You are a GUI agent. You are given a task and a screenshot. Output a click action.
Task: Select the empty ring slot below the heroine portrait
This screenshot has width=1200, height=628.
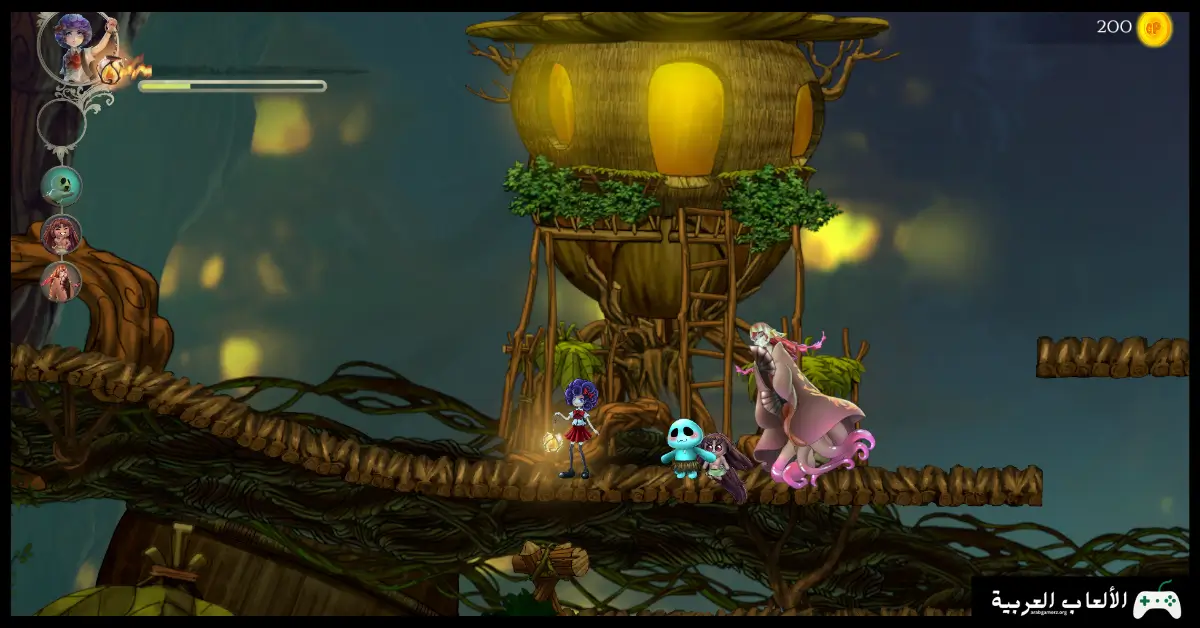(61, 122)
